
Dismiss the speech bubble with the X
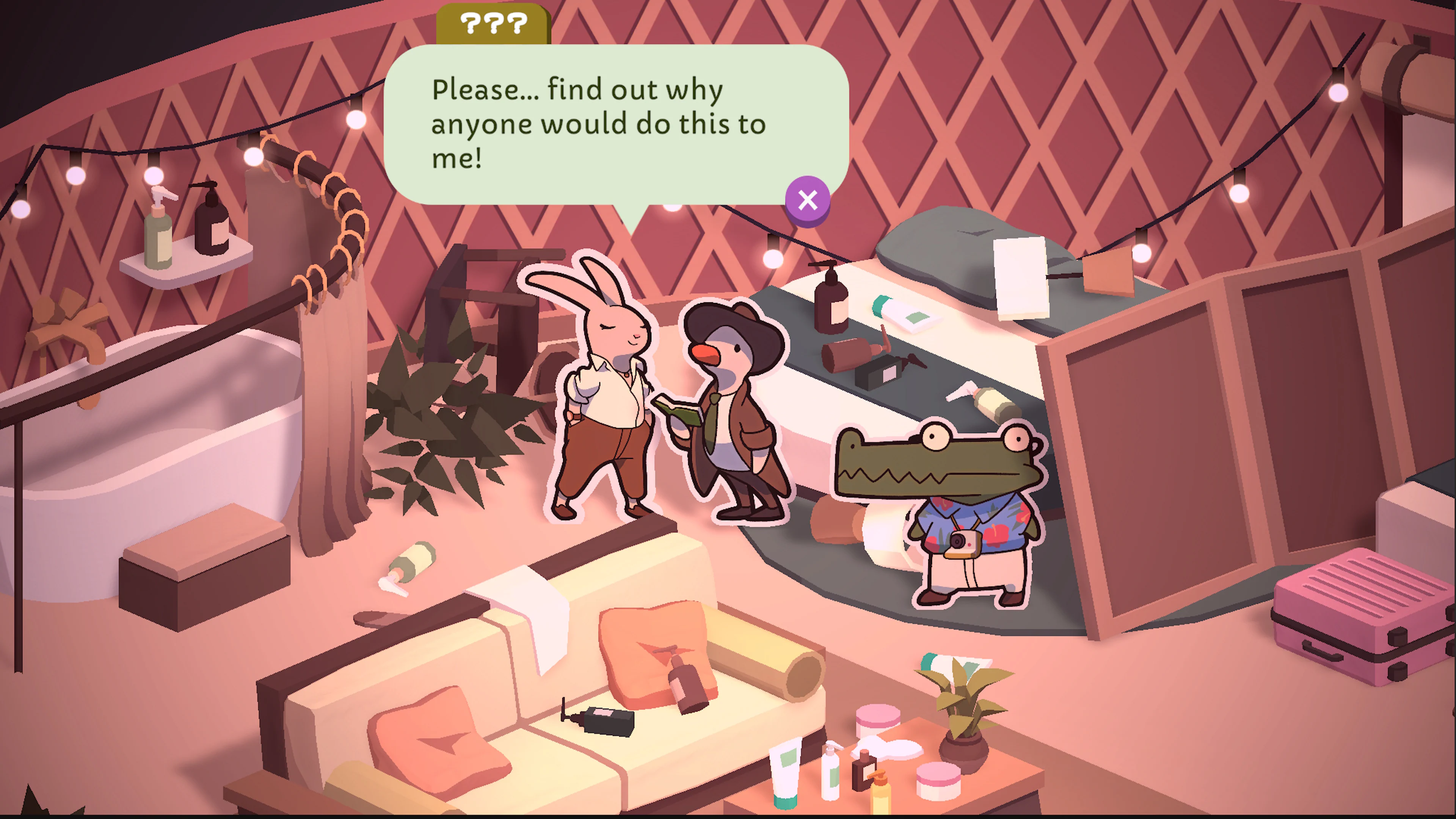coord(808,199)
